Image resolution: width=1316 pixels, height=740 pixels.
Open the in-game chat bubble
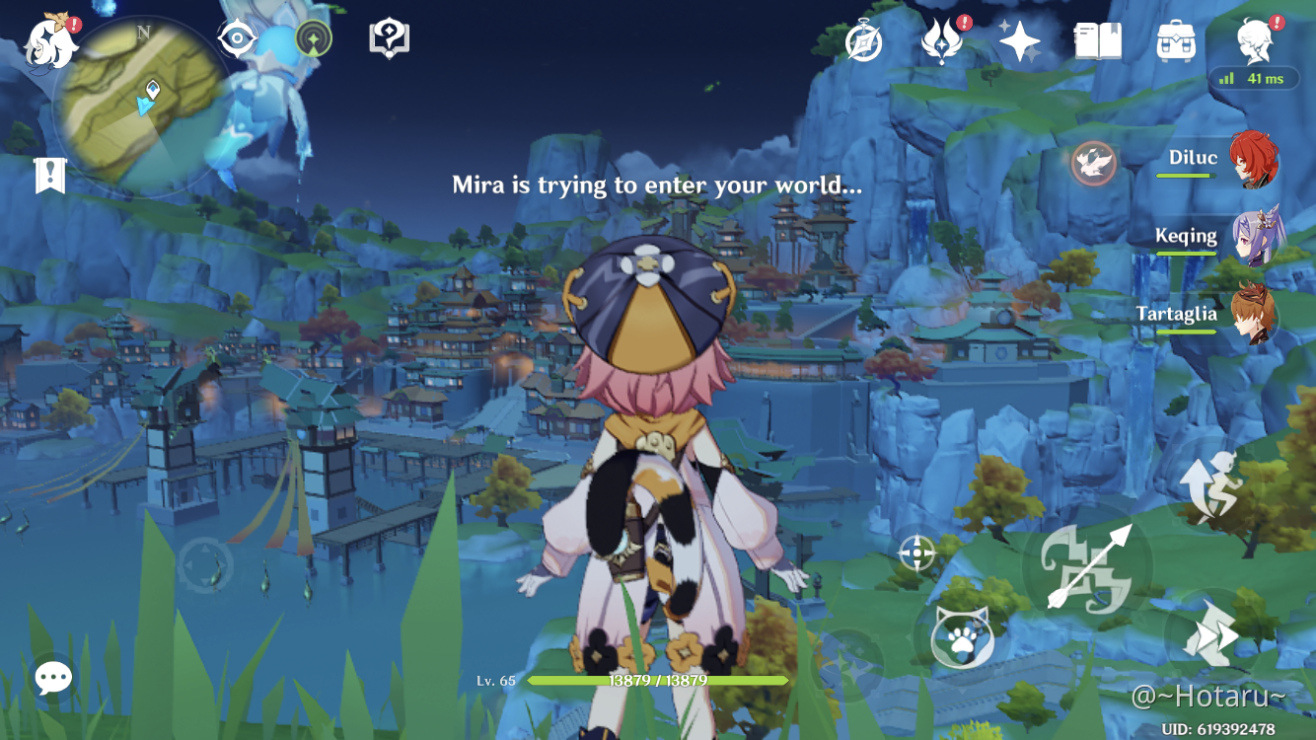pos(53,678)
